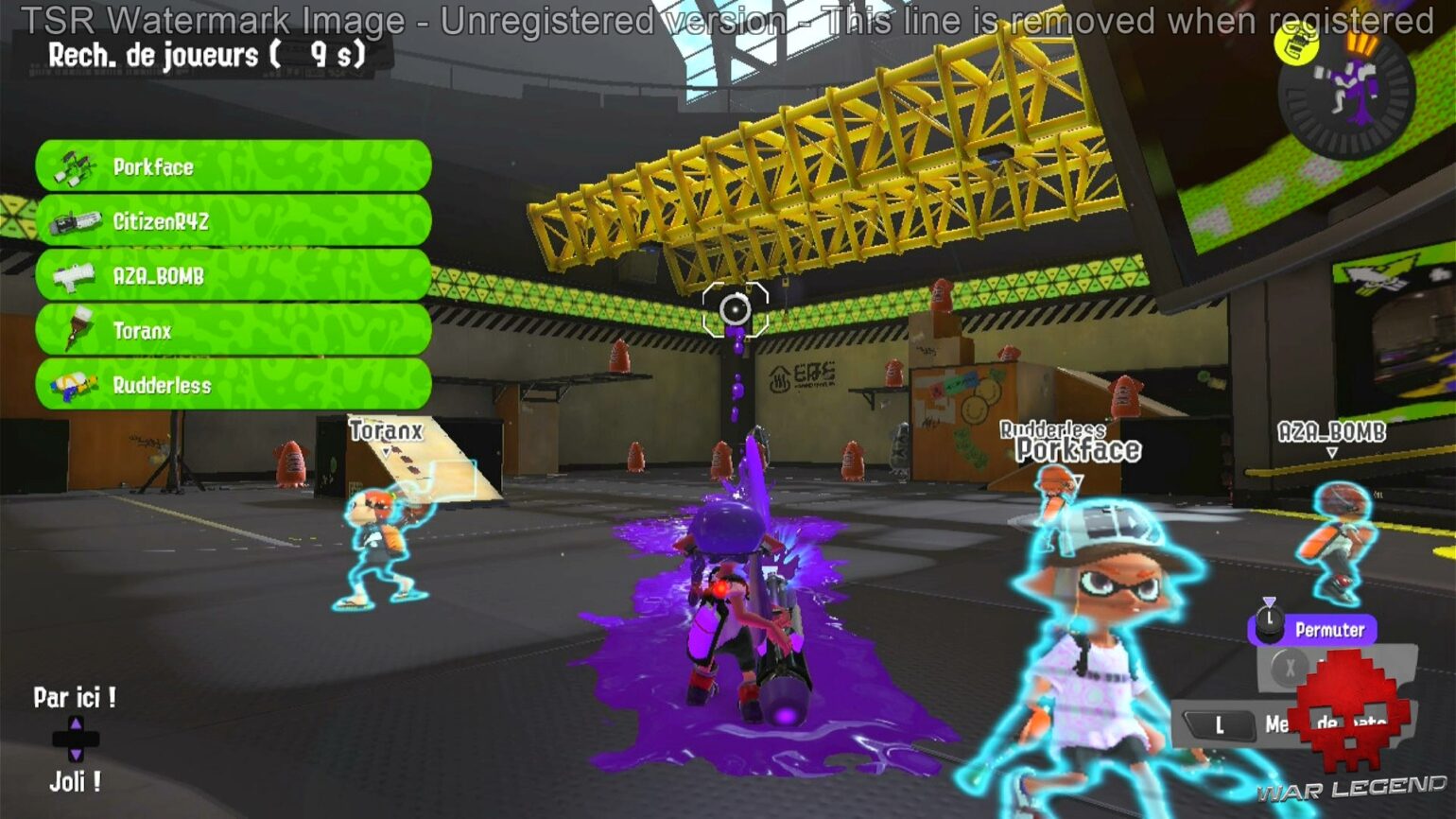1456x819 pixels.
Task: Click the inkbrush icon beside Toranx
Action: click(x=76, y=331)
